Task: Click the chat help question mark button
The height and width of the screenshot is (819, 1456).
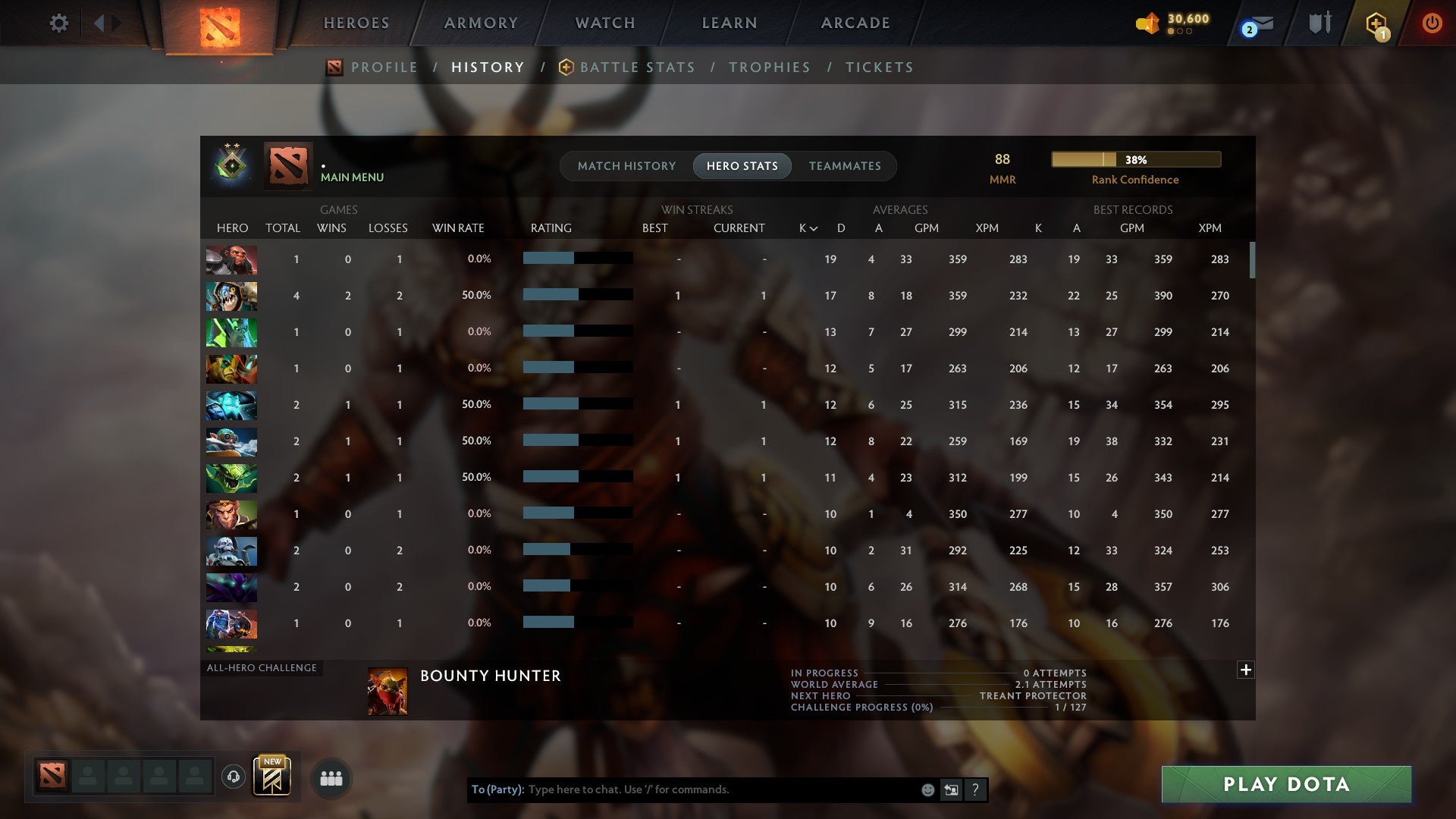Action: coord(975,789)
